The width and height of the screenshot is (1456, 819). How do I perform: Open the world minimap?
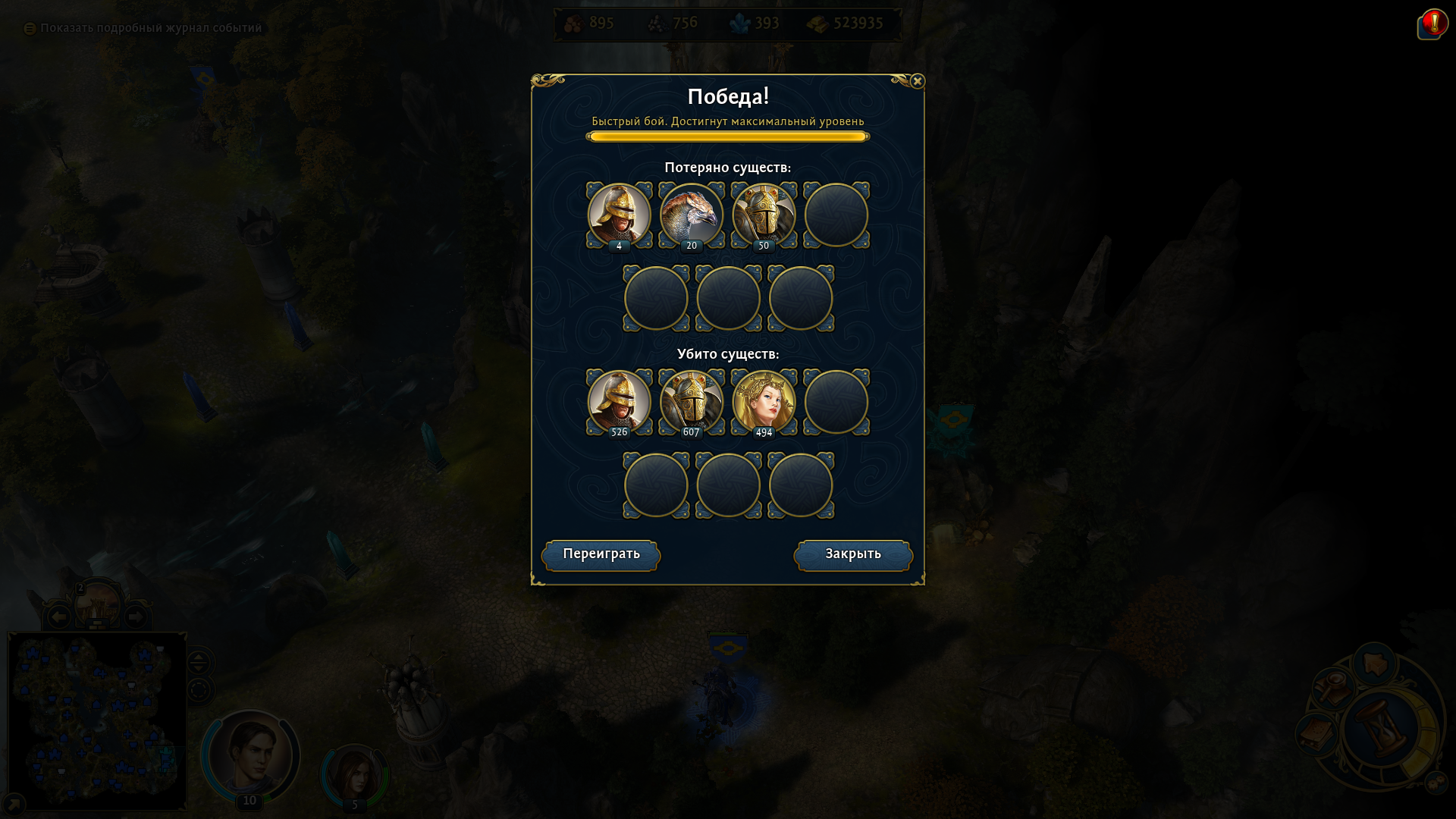(x=97, y=720)
